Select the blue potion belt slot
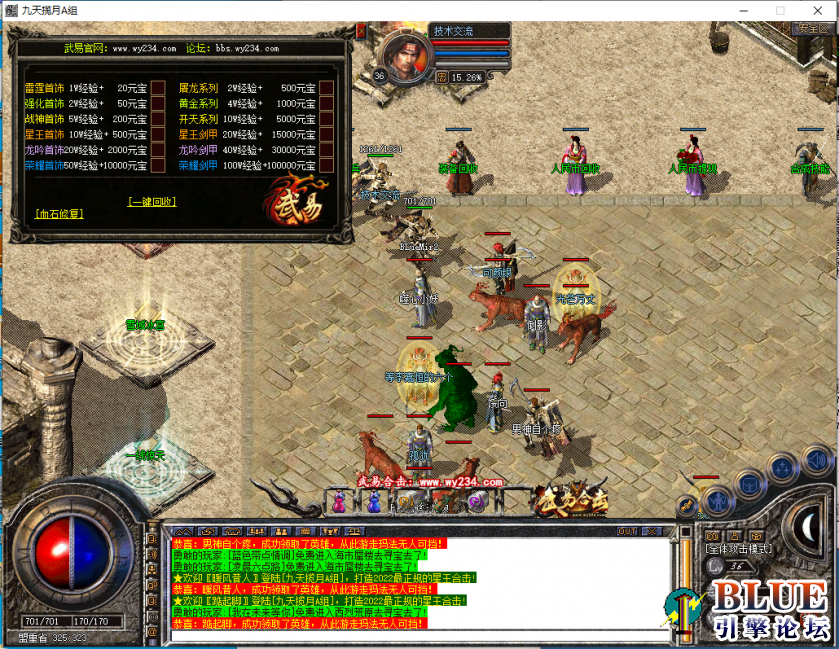Viewport: 839px width, 649px height. click(x=373, y=503)
